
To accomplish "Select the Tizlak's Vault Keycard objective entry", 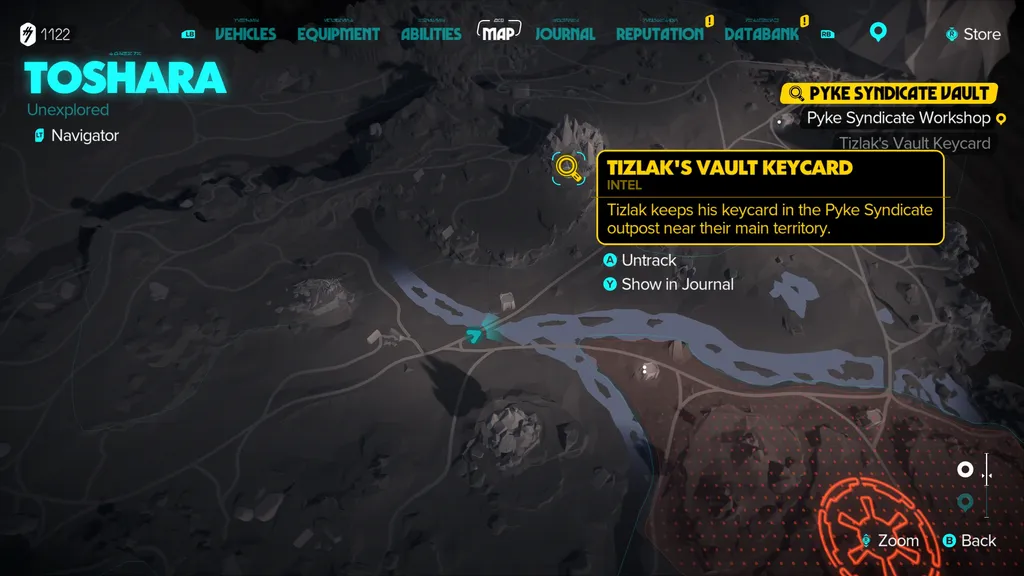I will pos(914,143).
